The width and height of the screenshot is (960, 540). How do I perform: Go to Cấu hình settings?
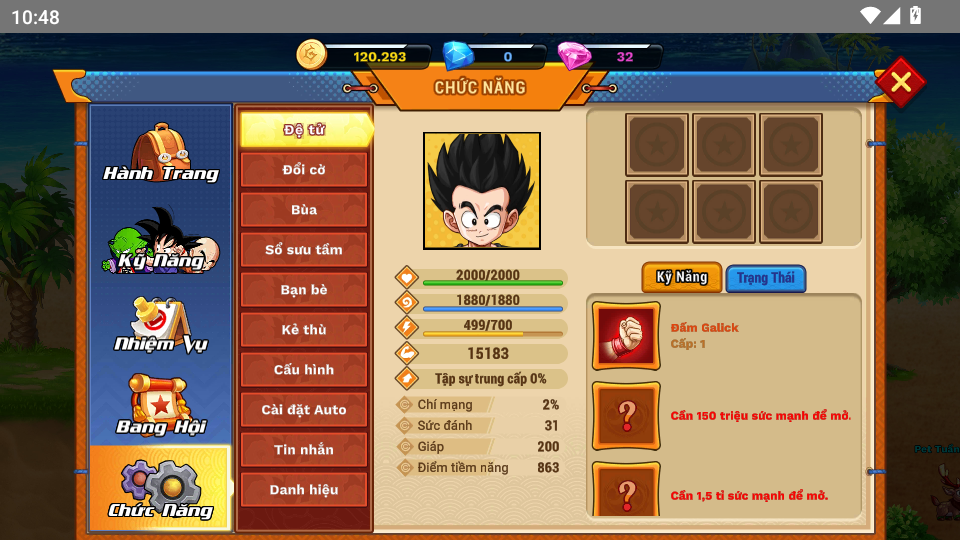coord(304,370)
